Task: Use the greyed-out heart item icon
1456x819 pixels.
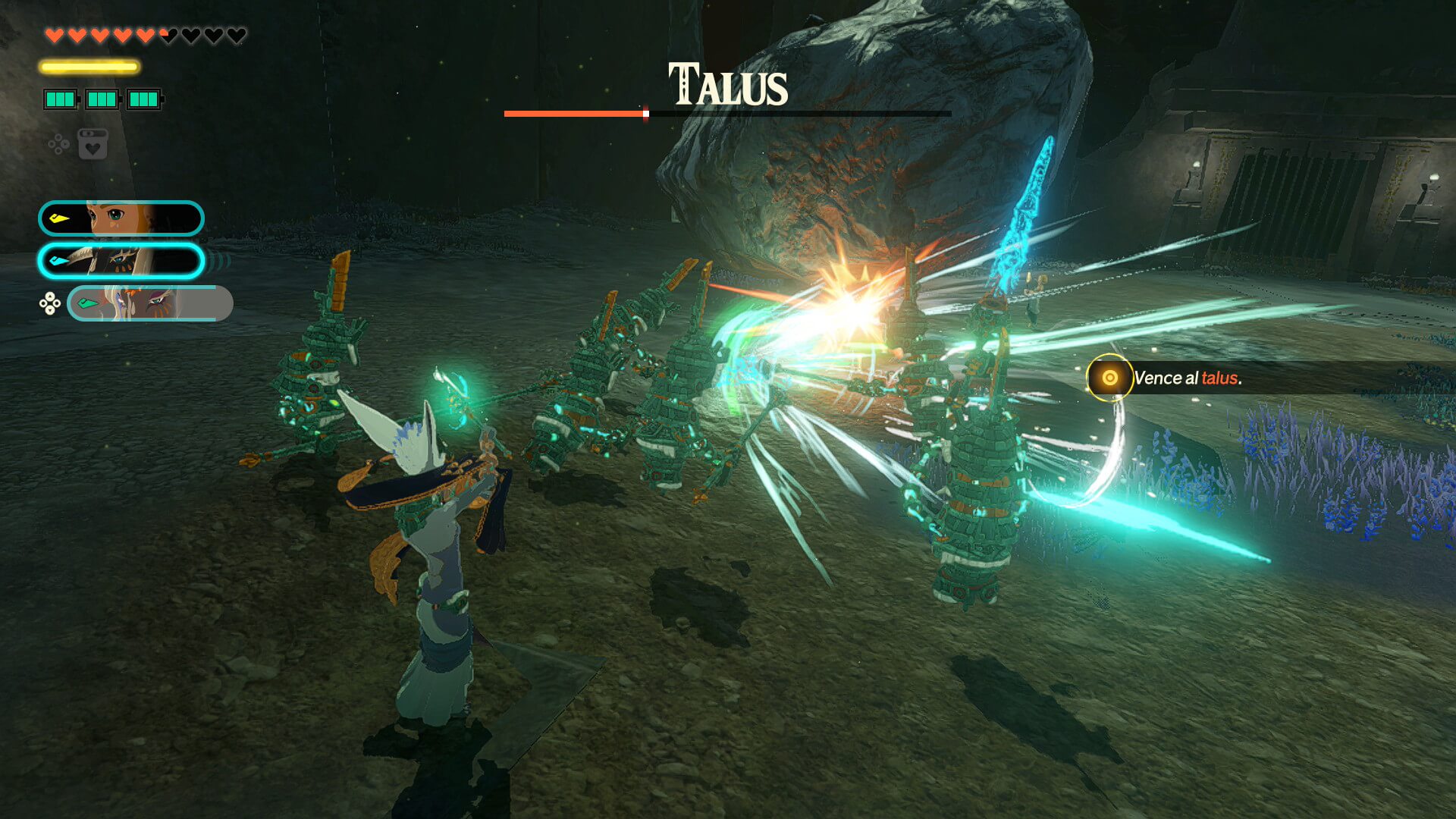Action: [93, 144]
